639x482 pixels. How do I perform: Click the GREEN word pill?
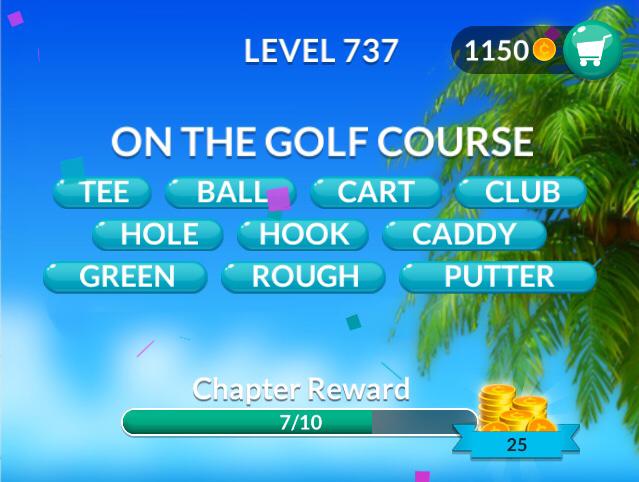126,277
